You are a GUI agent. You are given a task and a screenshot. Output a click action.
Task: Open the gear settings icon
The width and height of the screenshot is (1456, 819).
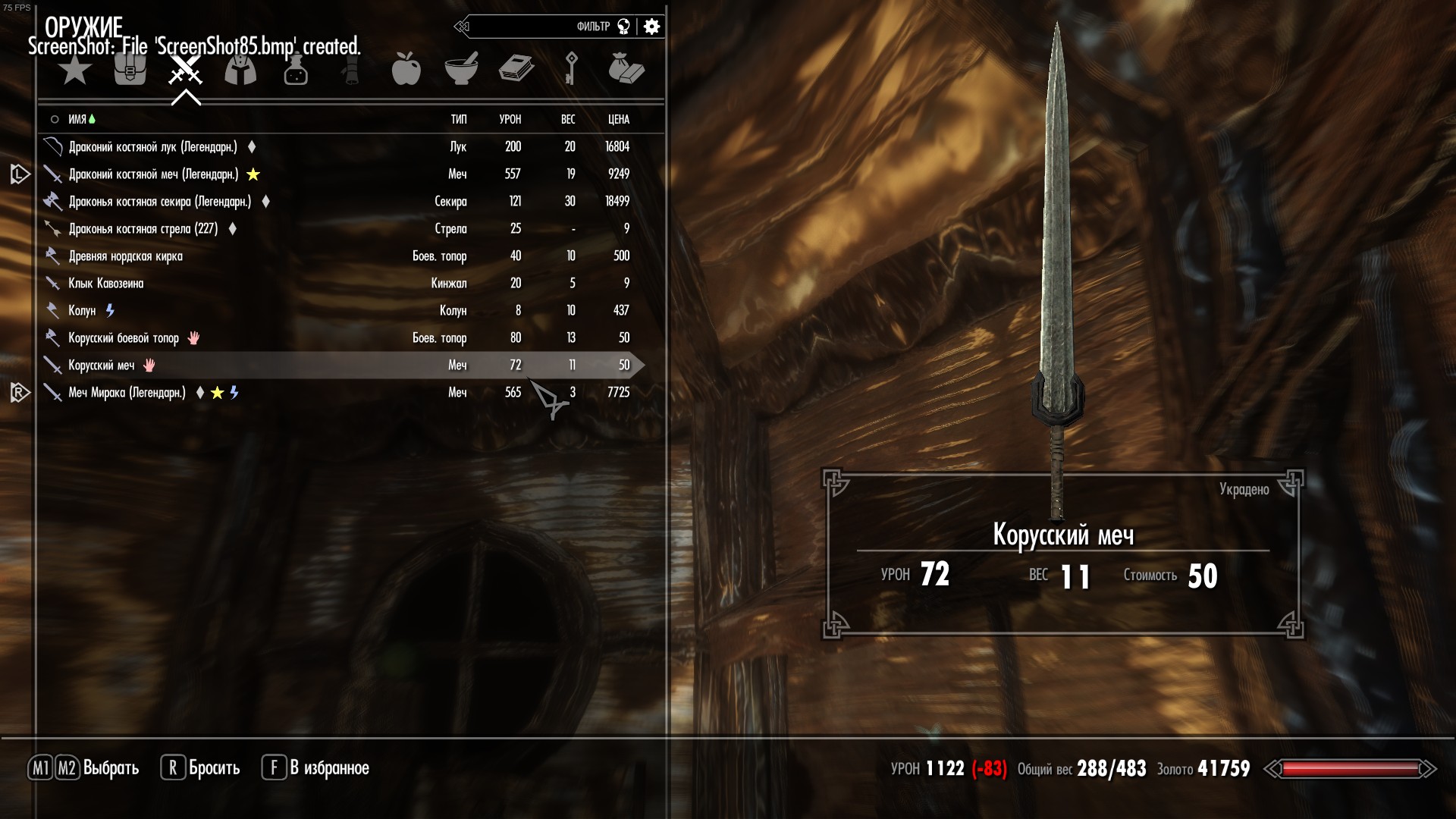point(651,27)
